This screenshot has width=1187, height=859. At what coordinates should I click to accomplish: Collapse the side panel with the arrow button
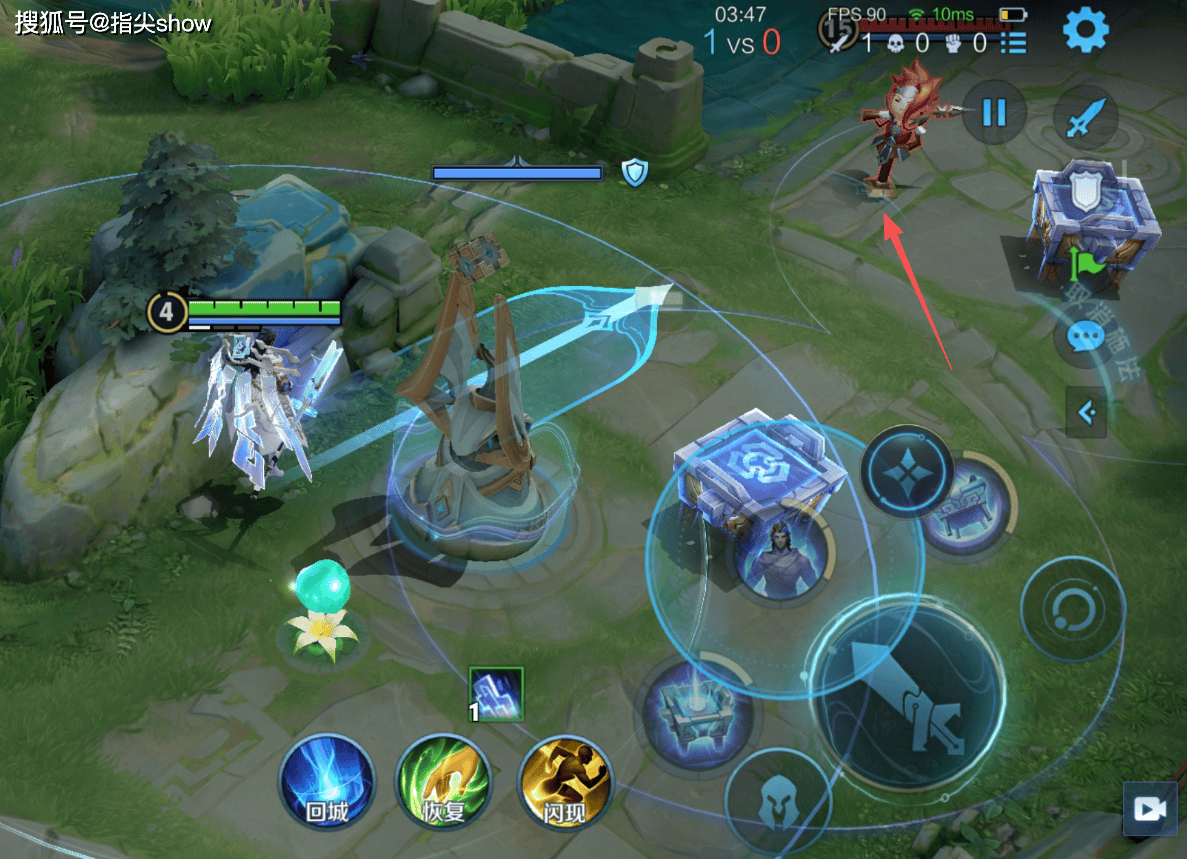pyautogui.click(x=1086, y=411)
